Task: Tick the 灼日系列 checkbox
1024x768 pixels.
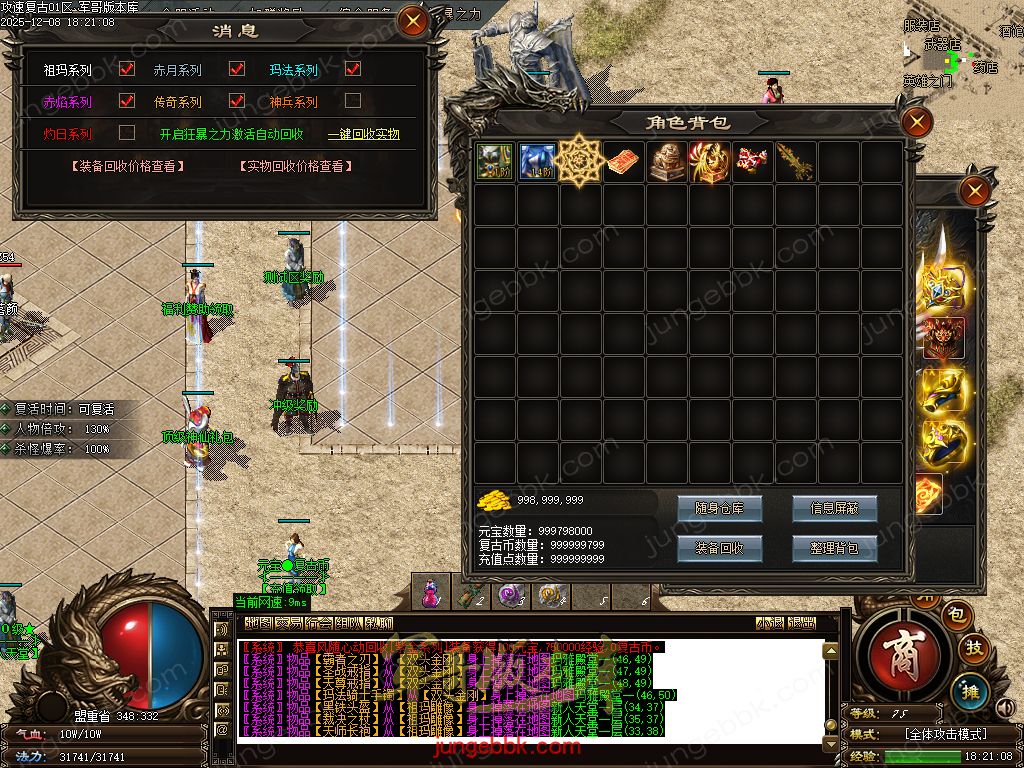Action: [x=127, y=132]
